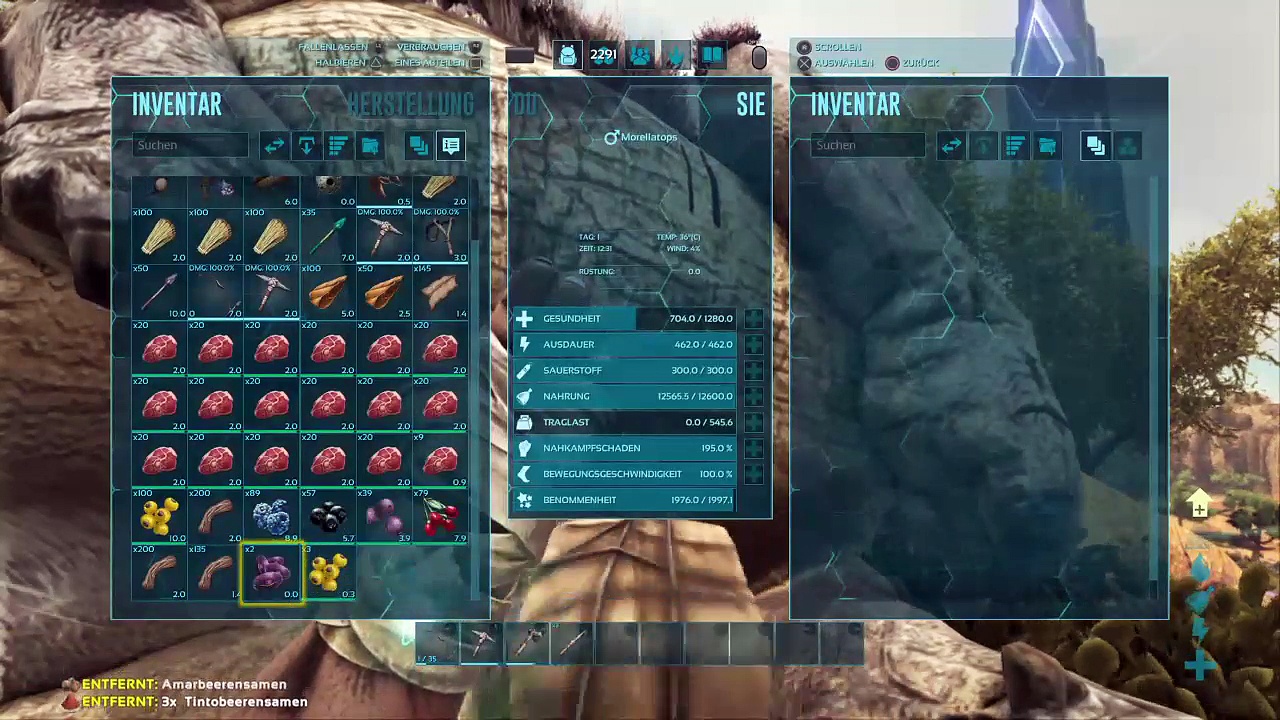Transfer all items with the item-grid panel's arrows button
This screenshot has width=1280, height=720.
[274, 146]
